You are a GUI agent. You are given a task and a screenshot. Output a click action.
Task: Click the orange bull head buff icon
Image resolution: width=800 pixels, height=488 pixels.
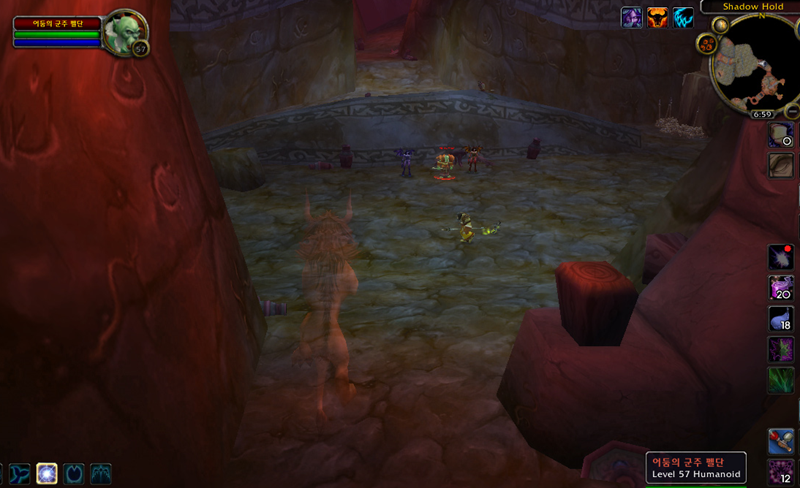click(x=658, y=17)
